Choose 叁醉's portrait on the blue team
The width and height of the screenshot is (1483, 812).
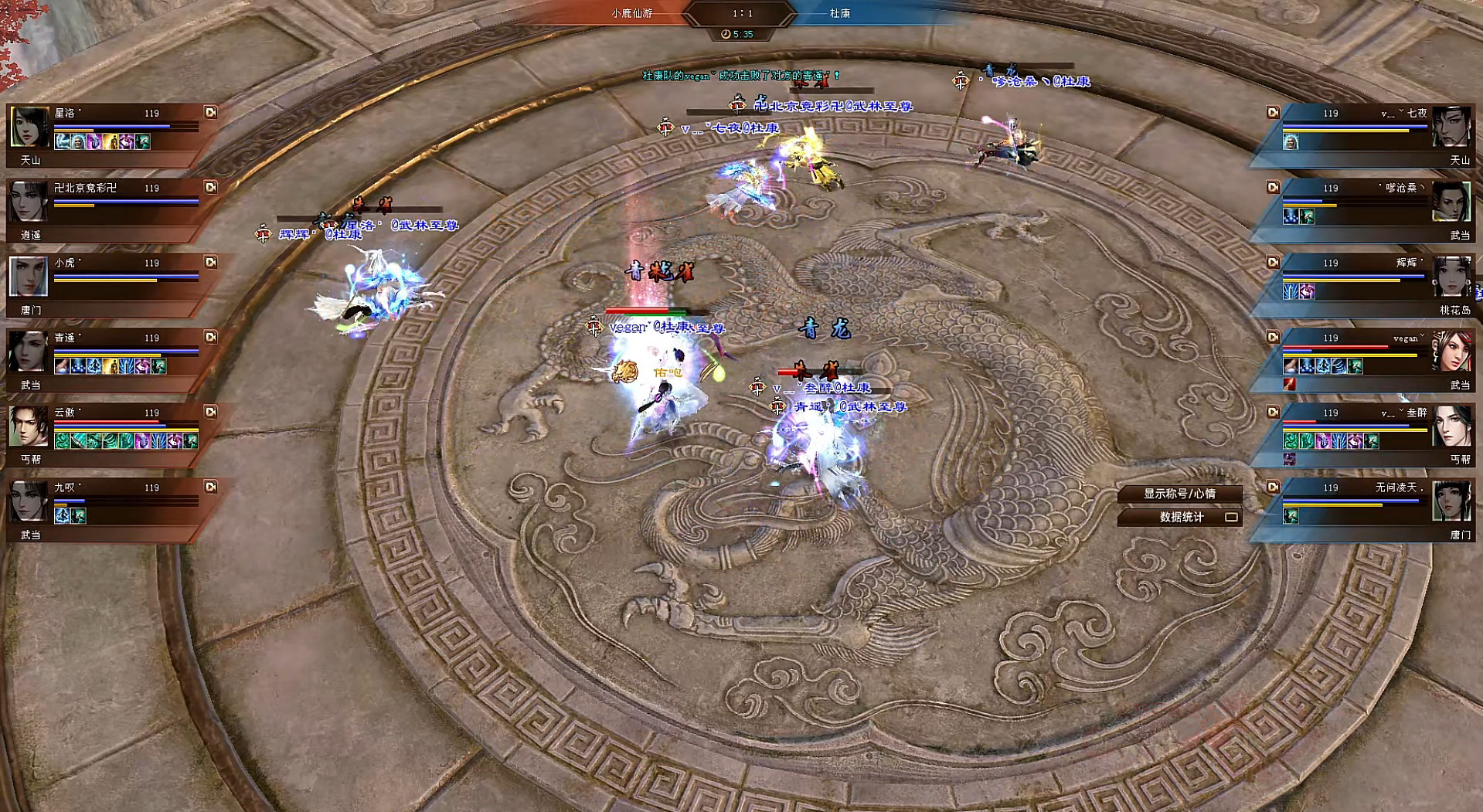pos(1451,426)
